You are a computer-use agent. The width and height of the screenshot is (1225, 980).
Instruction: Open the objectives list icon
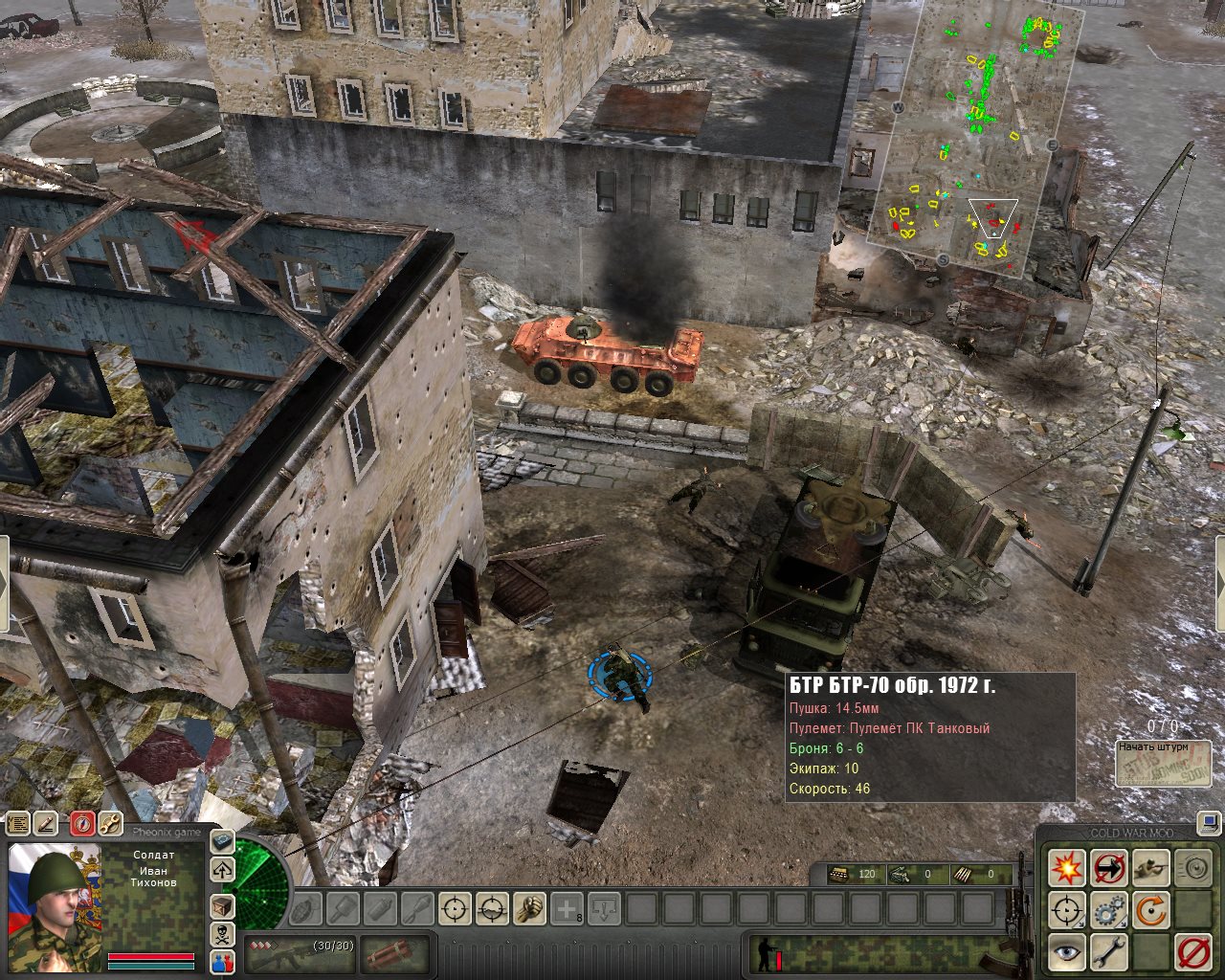pos(18,823)
